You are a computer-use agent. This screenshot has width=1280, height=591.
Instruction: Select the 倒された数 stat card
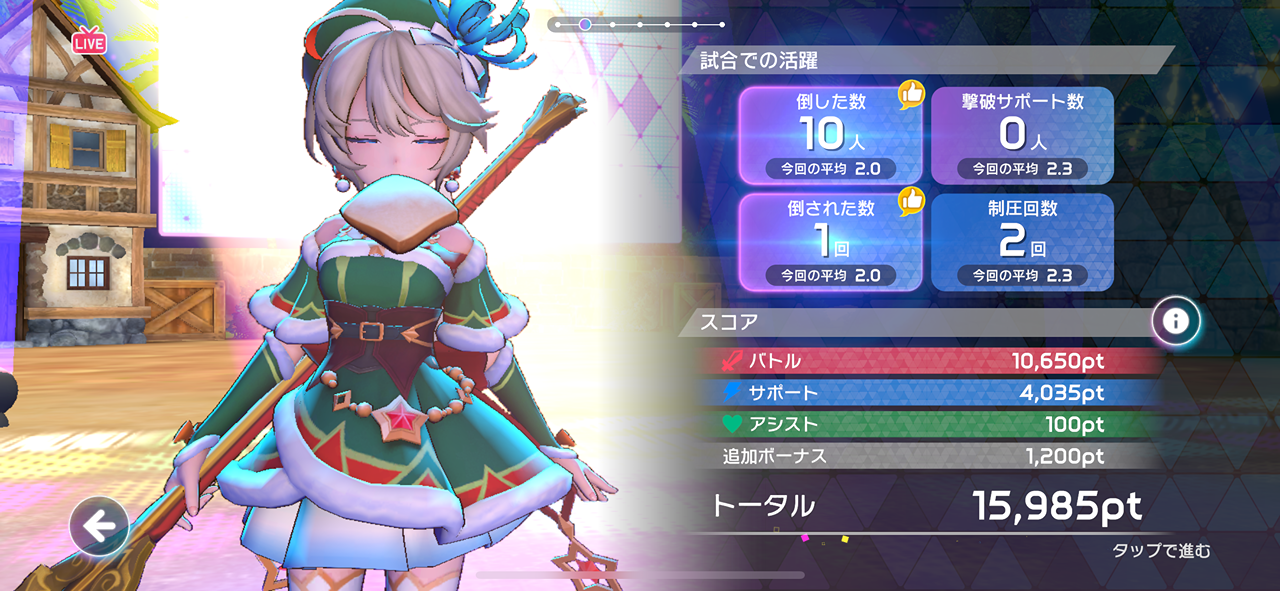[831, 242]
